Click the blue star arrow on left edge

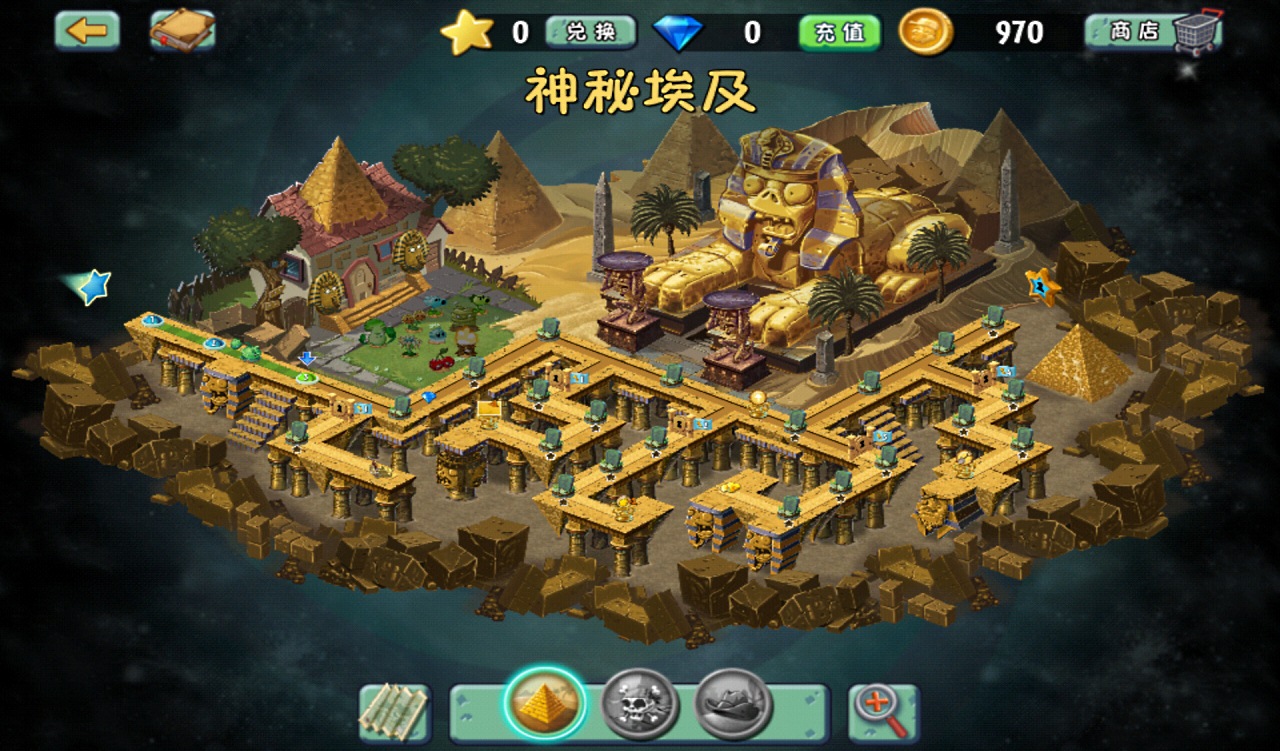tap(92, 287)
